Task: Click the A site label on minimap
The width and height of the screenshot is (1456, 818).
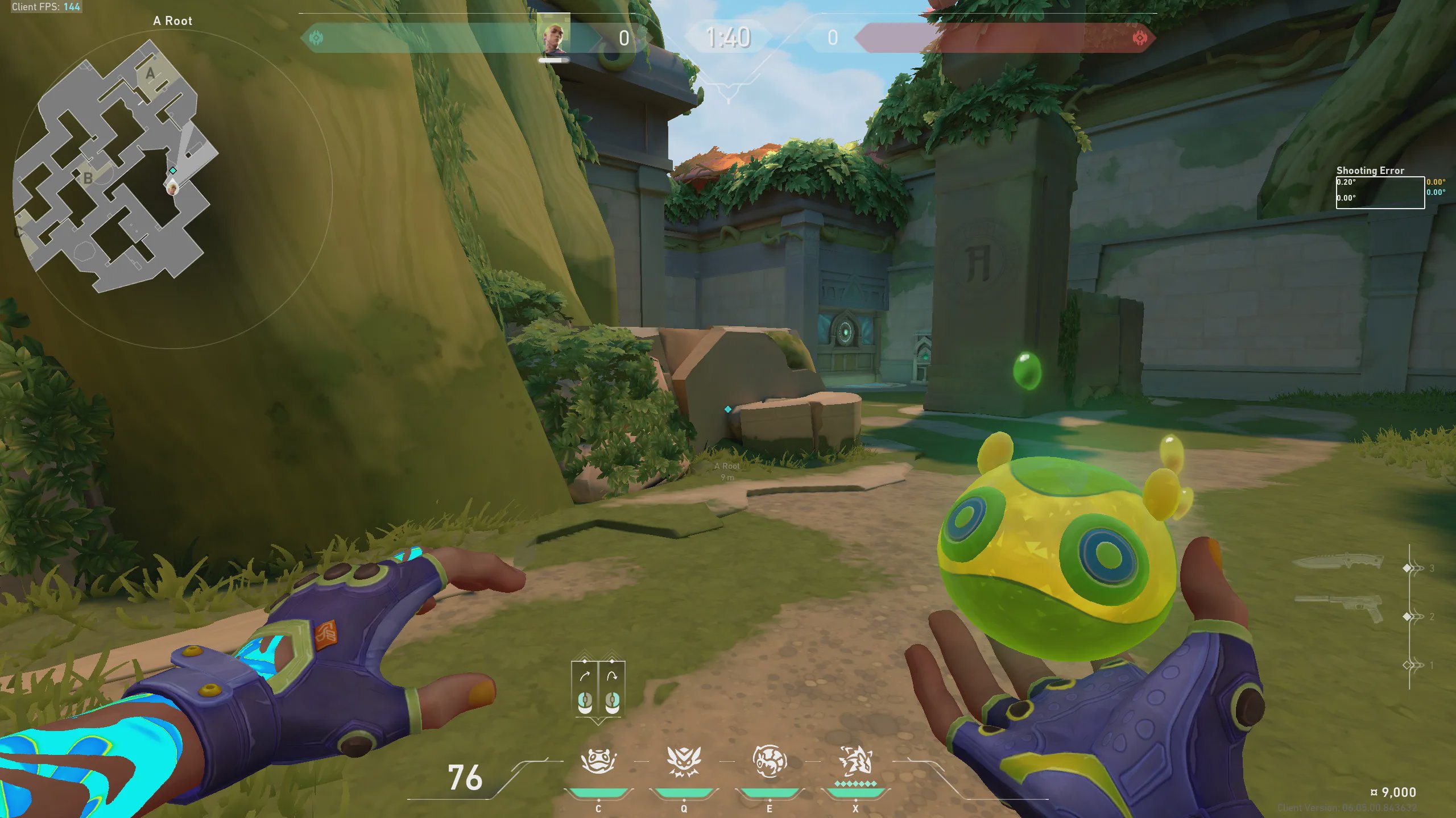Action: (150, 73)
